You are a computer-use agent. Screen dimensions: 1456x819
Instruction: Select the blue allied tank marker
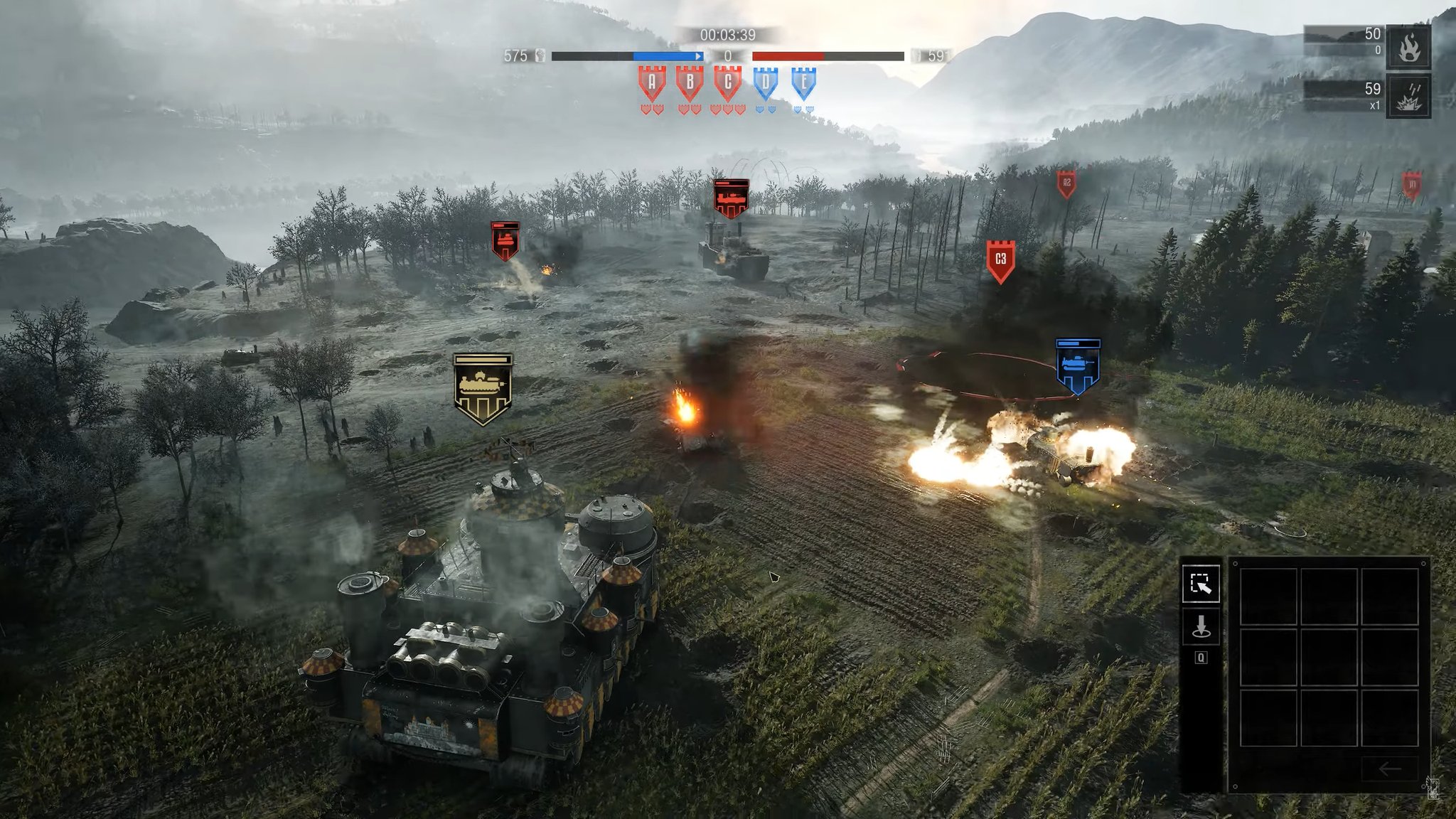click(1078, 365)
